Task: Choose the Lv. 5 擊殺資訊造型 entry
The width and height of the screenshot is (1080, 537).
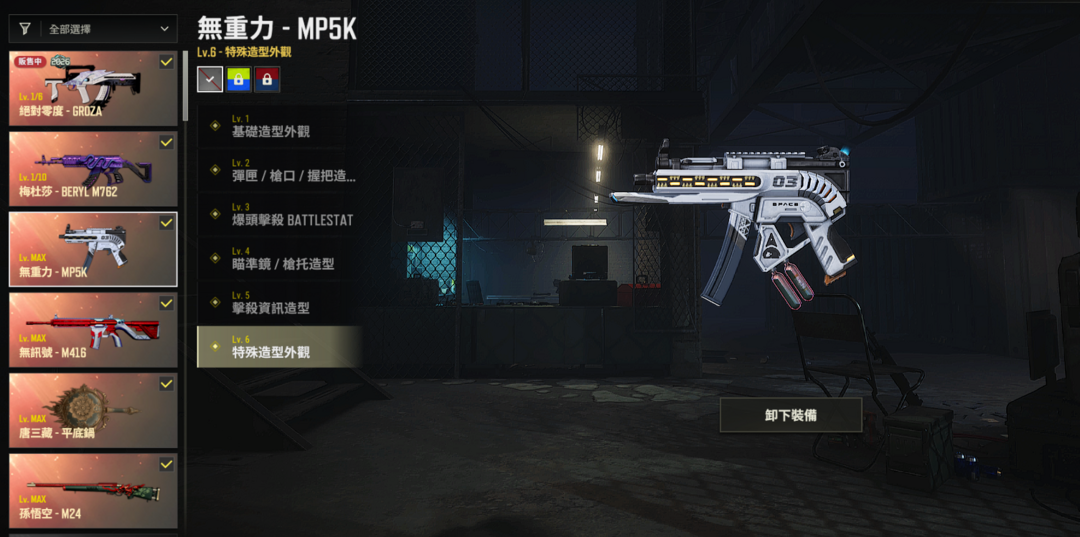Action: (279, 303)
